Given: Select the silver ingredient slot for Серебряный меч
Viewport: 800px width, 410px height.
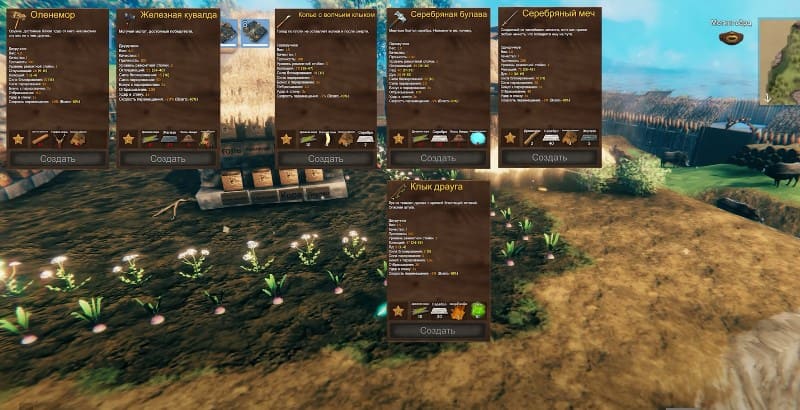Looking at the screenshot, I should [549, 138].
